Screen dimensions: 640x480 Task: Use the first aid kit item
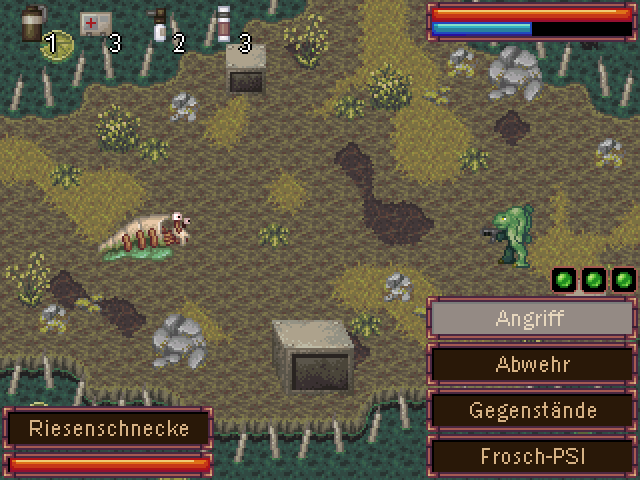click(96, 23)
